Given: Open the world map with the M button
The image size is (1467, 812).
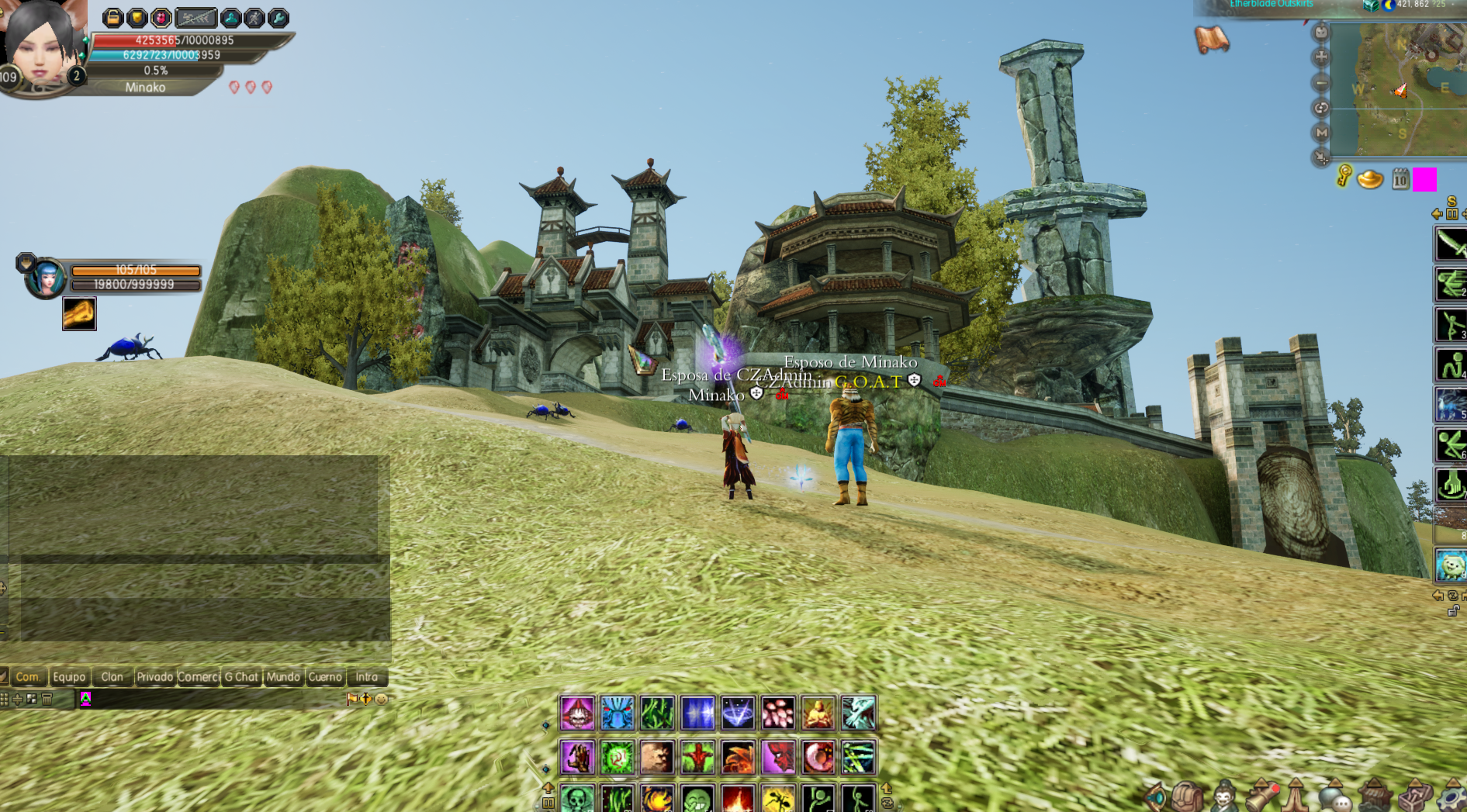Looking at the screenshot, I should click(x=1320, y=133).
